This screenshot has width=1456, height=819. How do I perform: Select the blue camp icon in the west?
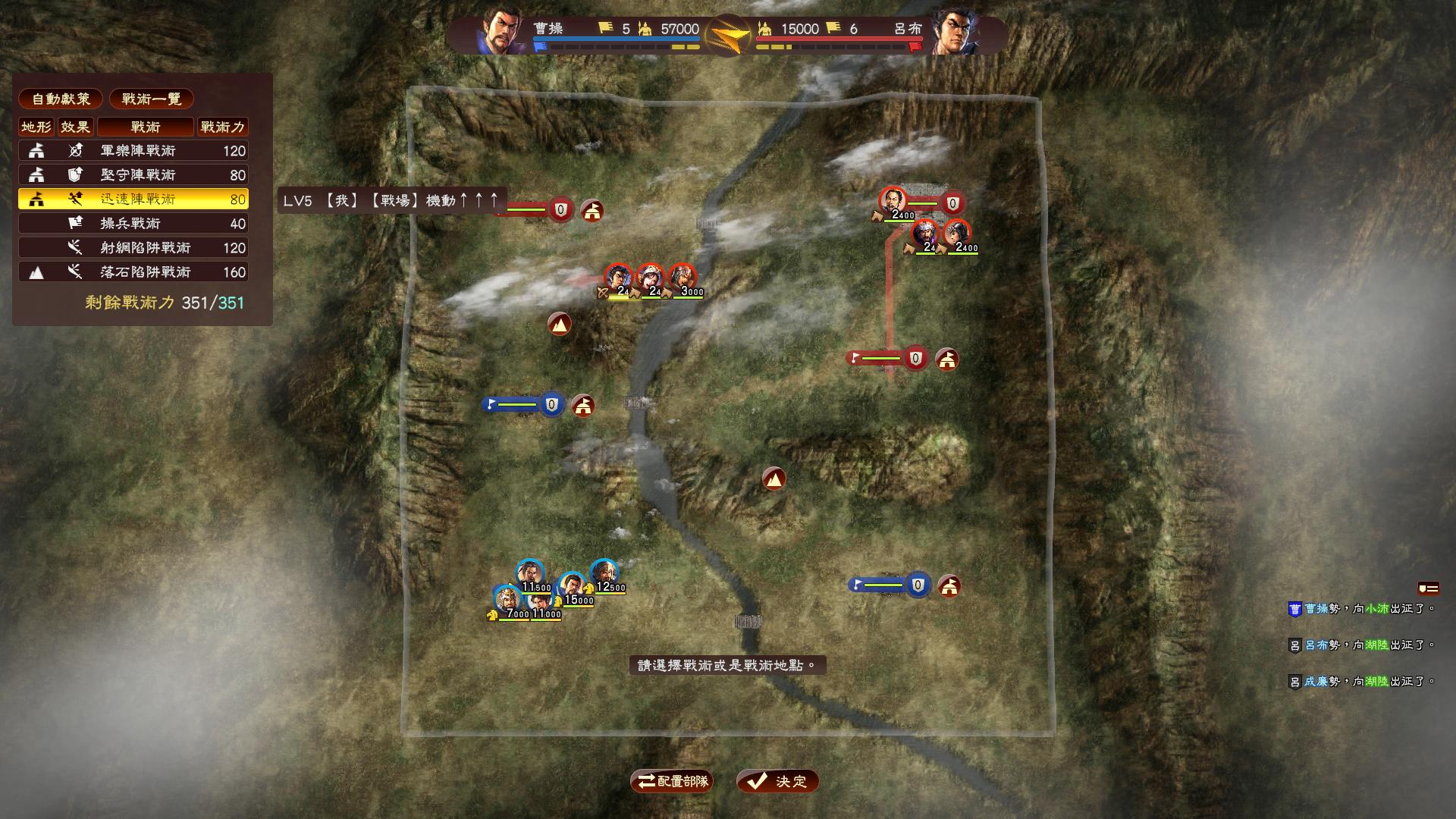[x=582, y=406]
